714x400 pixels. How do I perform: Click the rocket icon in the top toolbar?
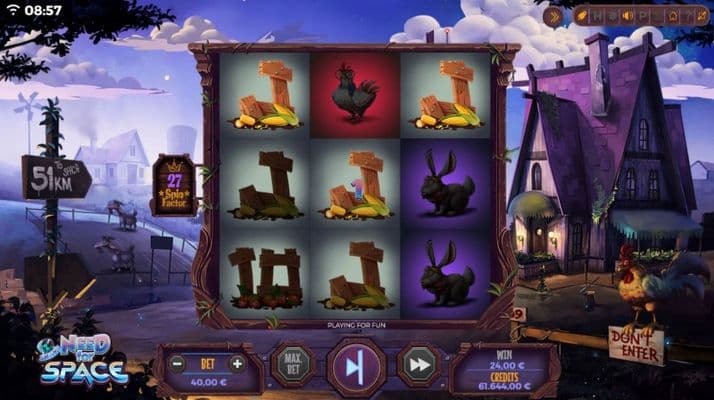point(581,16)
